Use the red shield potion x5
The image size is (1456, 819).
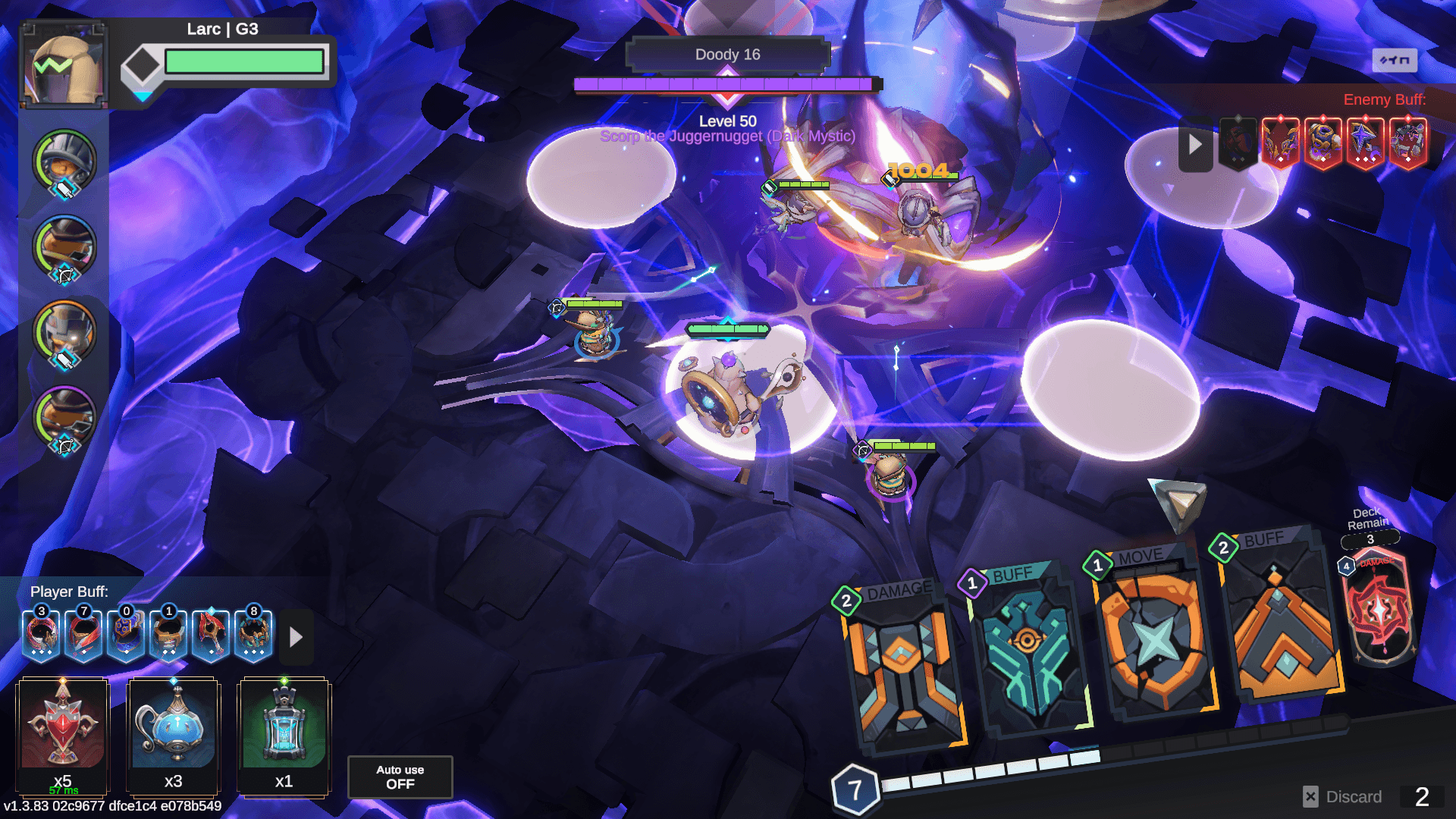pyautogui.click(x=63, y=728)
